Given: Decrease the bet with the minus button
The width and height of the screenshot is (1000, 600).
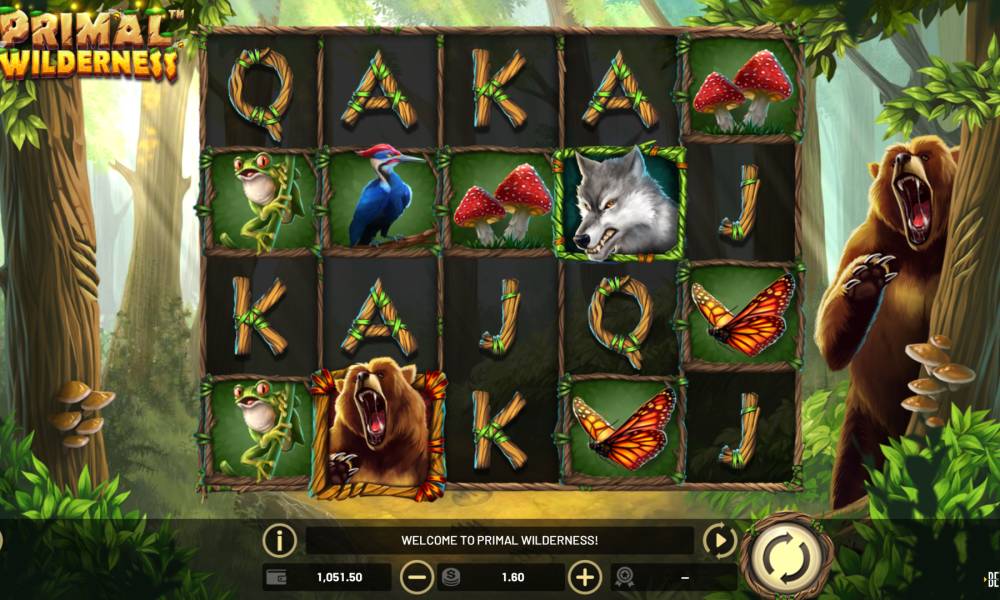Looking at the screenshot, I should (x=417, y=577).
